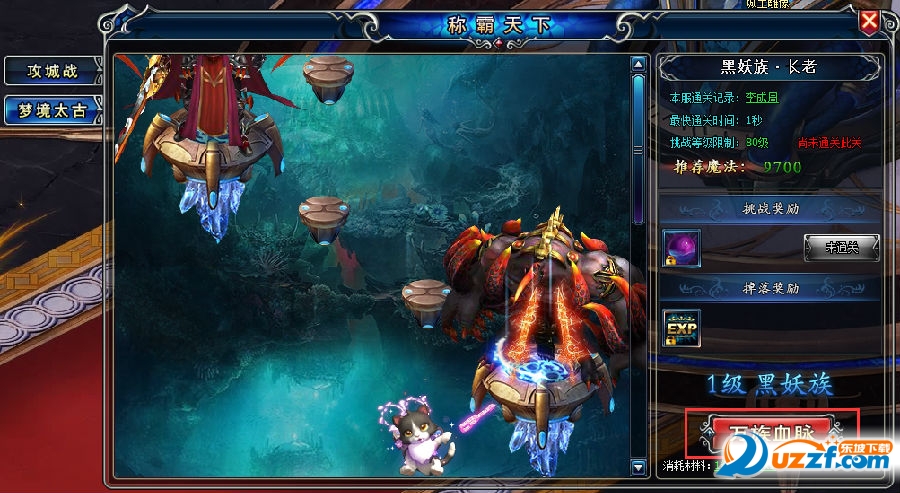Select the purple orb challenge reward icon
This screenshot has height=493, width=900.
coord(682,248)
